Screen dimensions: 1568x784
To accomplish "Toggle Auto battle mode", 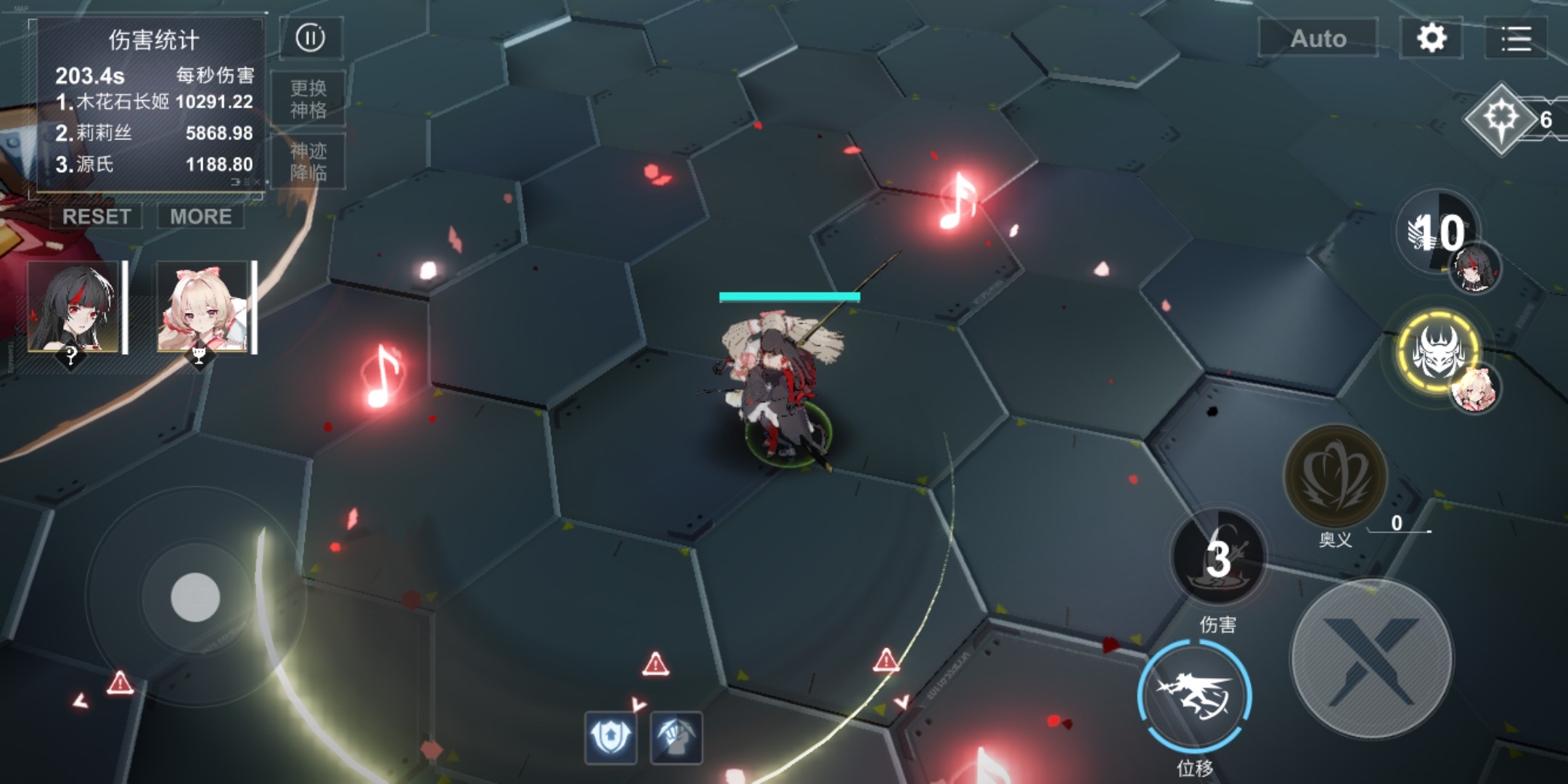I will (x=1318, y=38).
